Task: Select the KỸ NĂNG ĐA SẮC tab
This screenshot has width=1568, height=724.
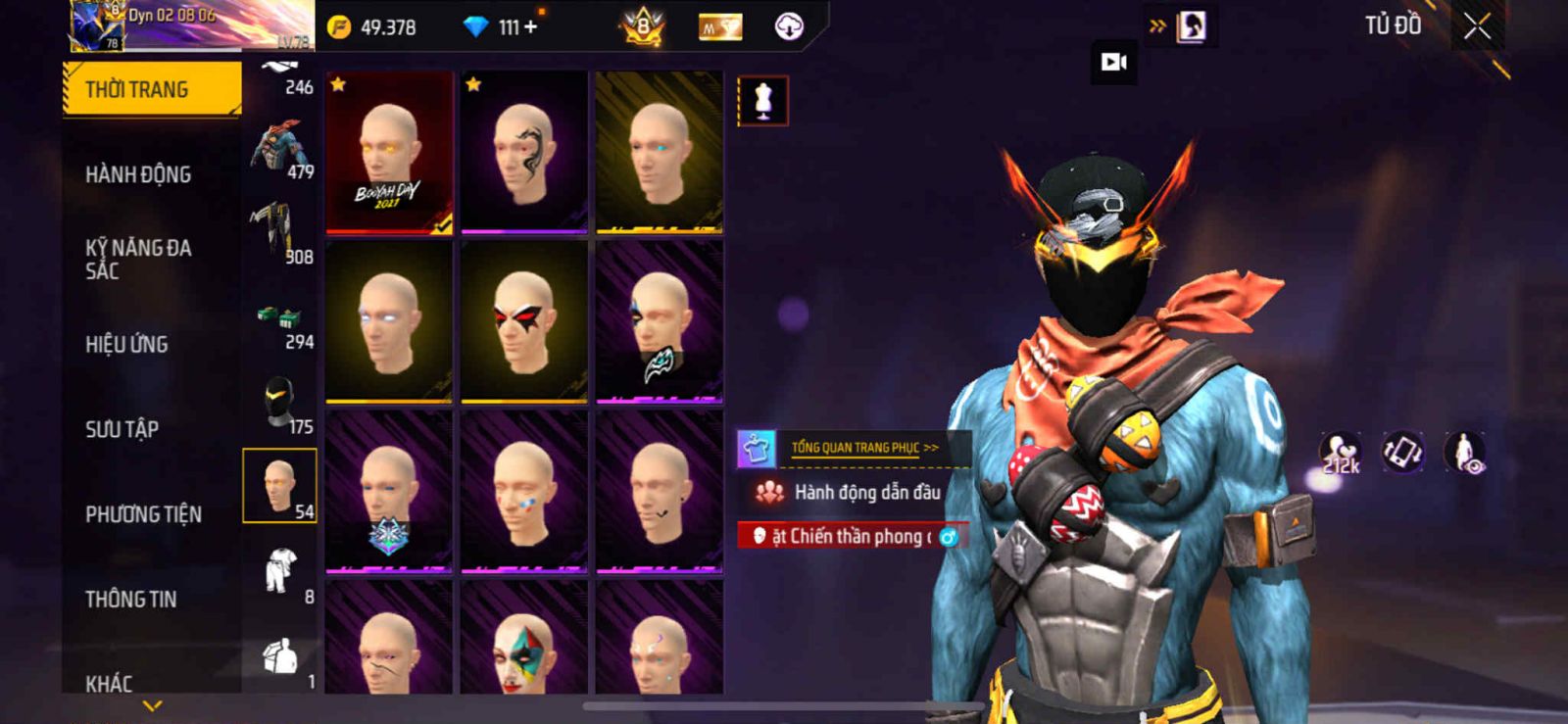Action: [138, 259]
